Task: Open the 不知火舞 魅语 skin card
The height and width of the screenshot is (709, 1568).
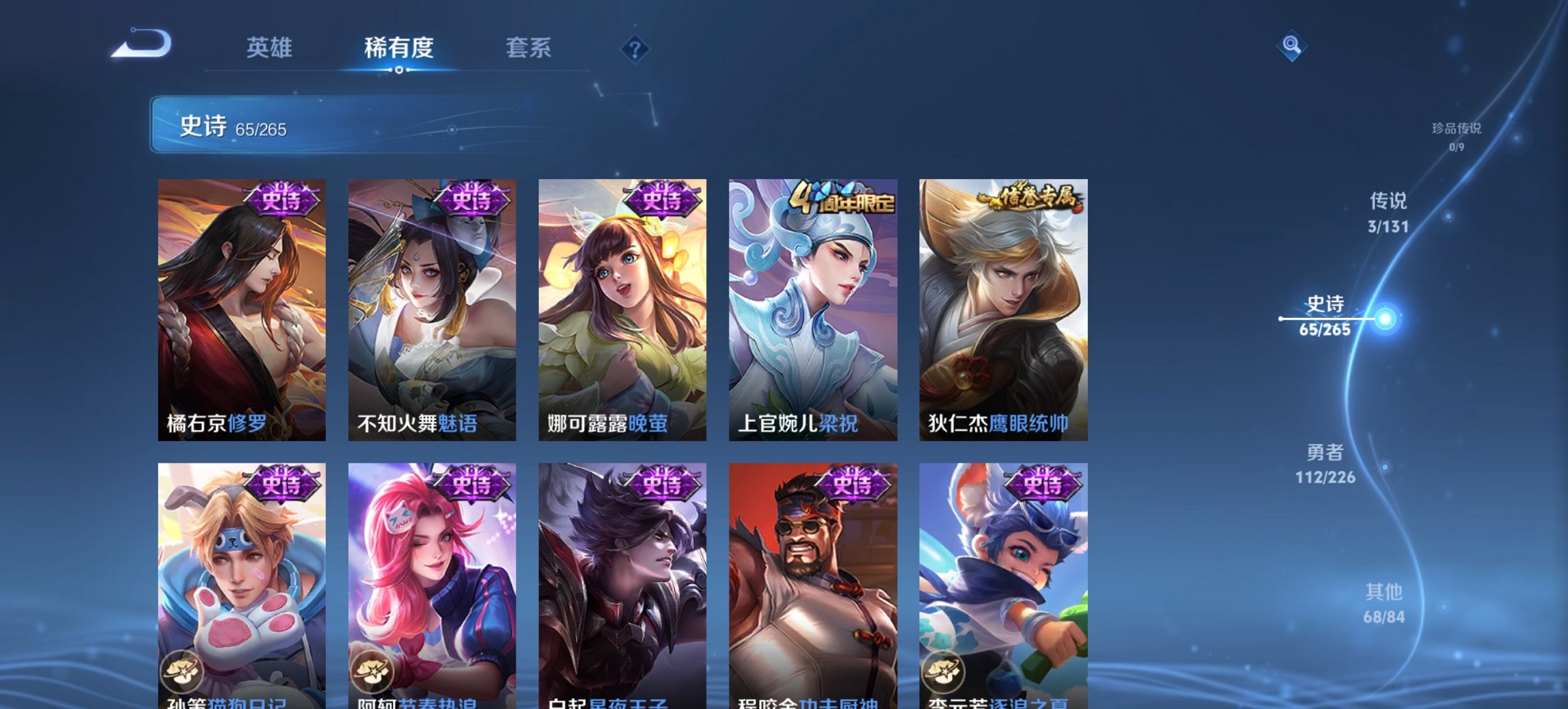Action: click(430, 301)
